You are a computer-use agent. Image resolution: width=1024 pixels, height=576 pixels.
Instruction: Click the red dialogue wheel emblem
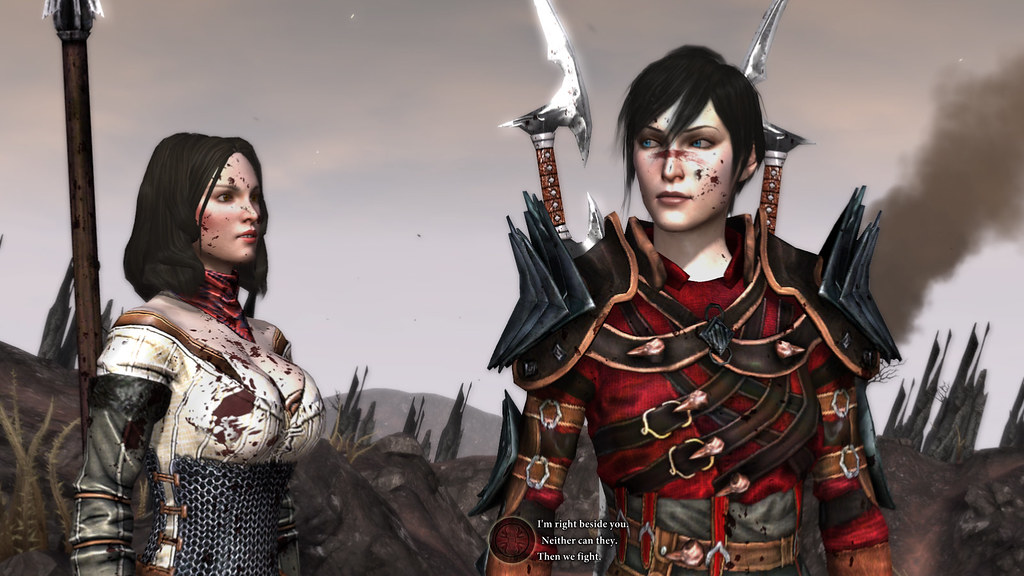(x=511, y=538)
